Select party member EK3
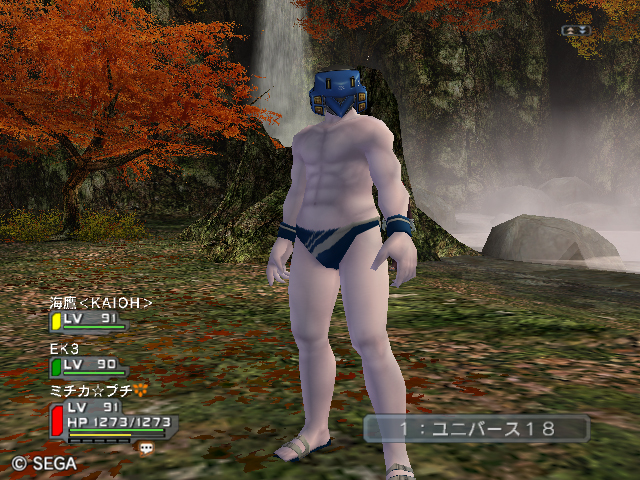This screenshot has height=480, width=640. coord(65,348)
